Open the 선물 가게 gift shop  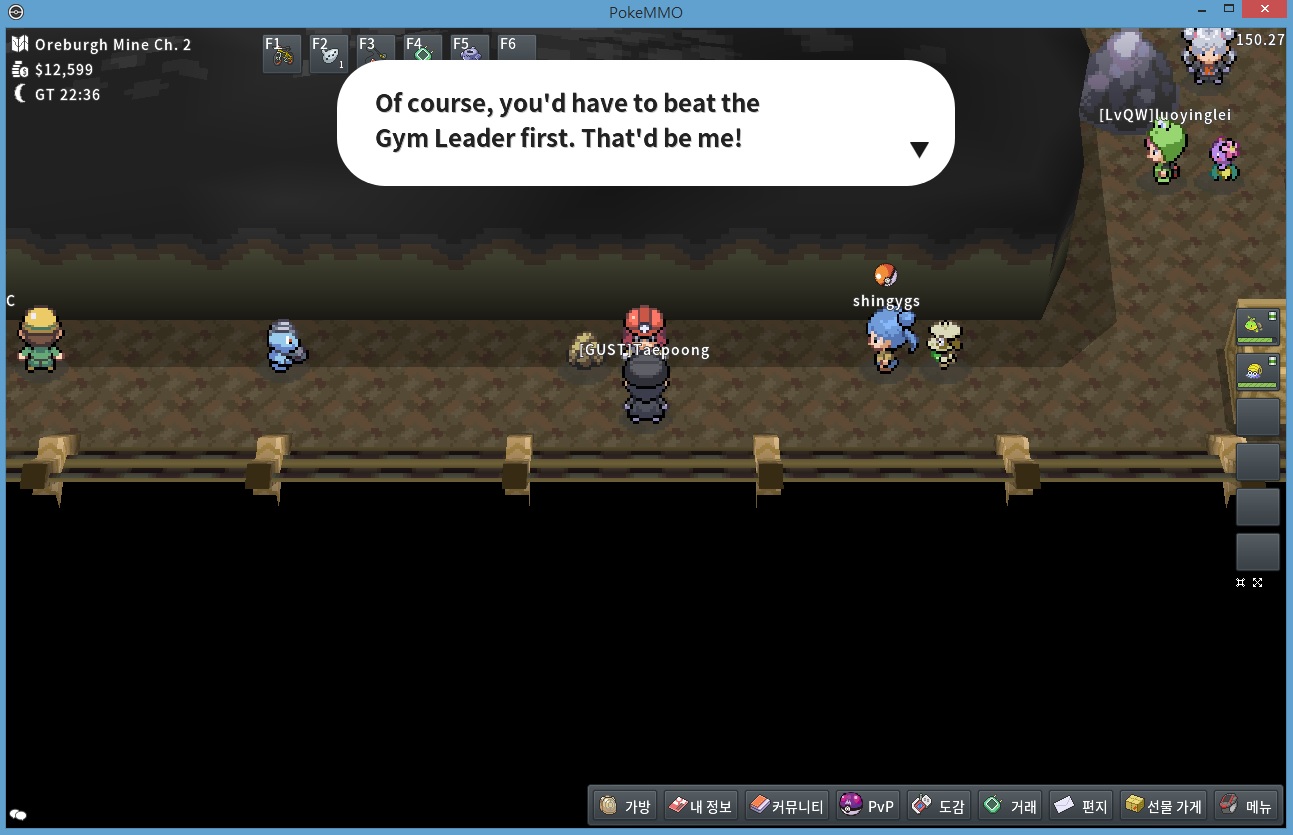tap(1162, 805)
